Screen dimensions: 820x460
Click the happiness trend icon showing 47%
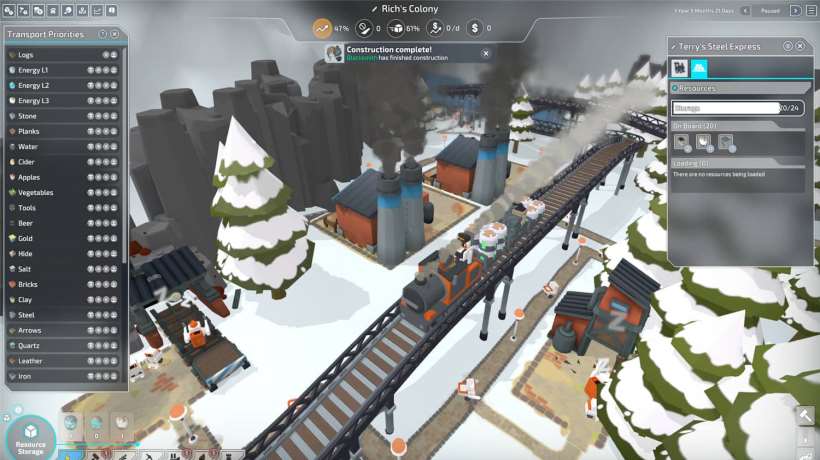click(322, 28)
